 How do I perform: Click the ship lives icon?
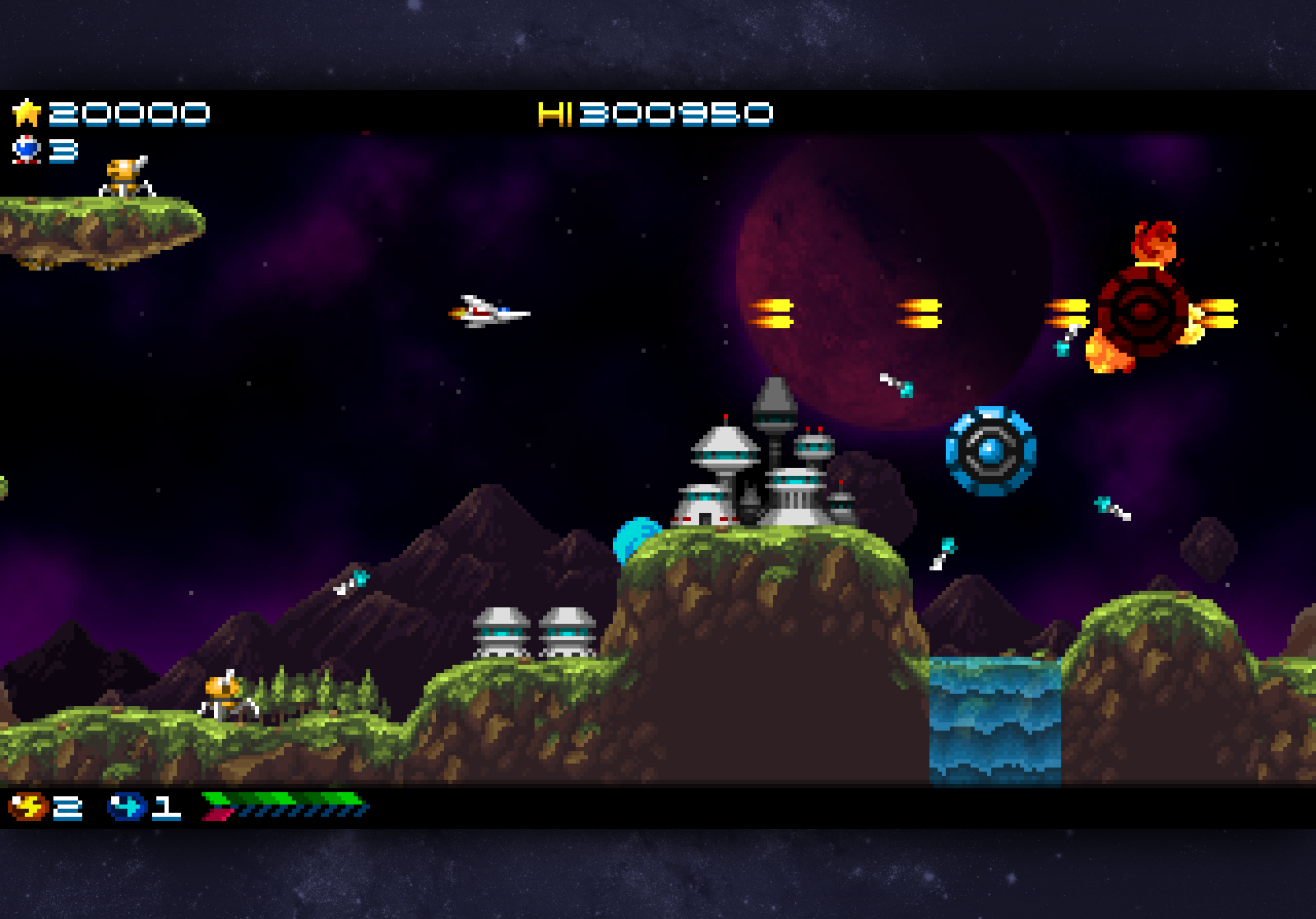[26, 149]
